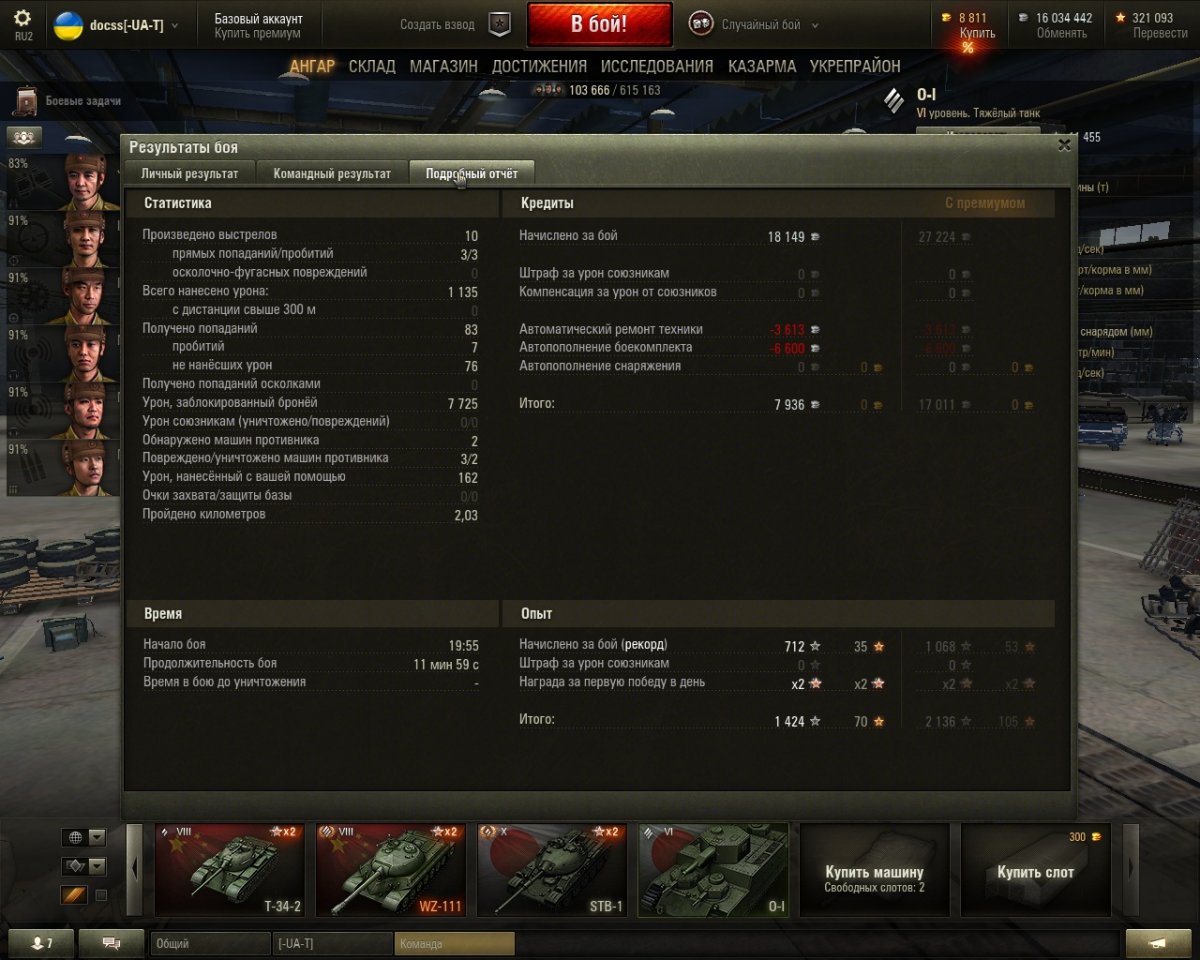Select the STB-1 tank in the carousel

point(552,870)
